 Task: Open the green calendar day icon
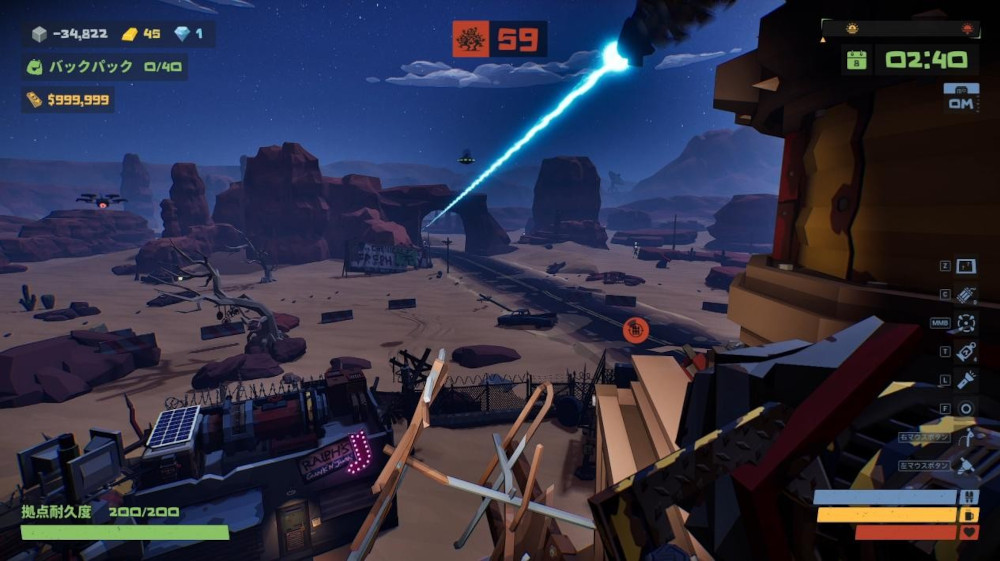[856, 60]
